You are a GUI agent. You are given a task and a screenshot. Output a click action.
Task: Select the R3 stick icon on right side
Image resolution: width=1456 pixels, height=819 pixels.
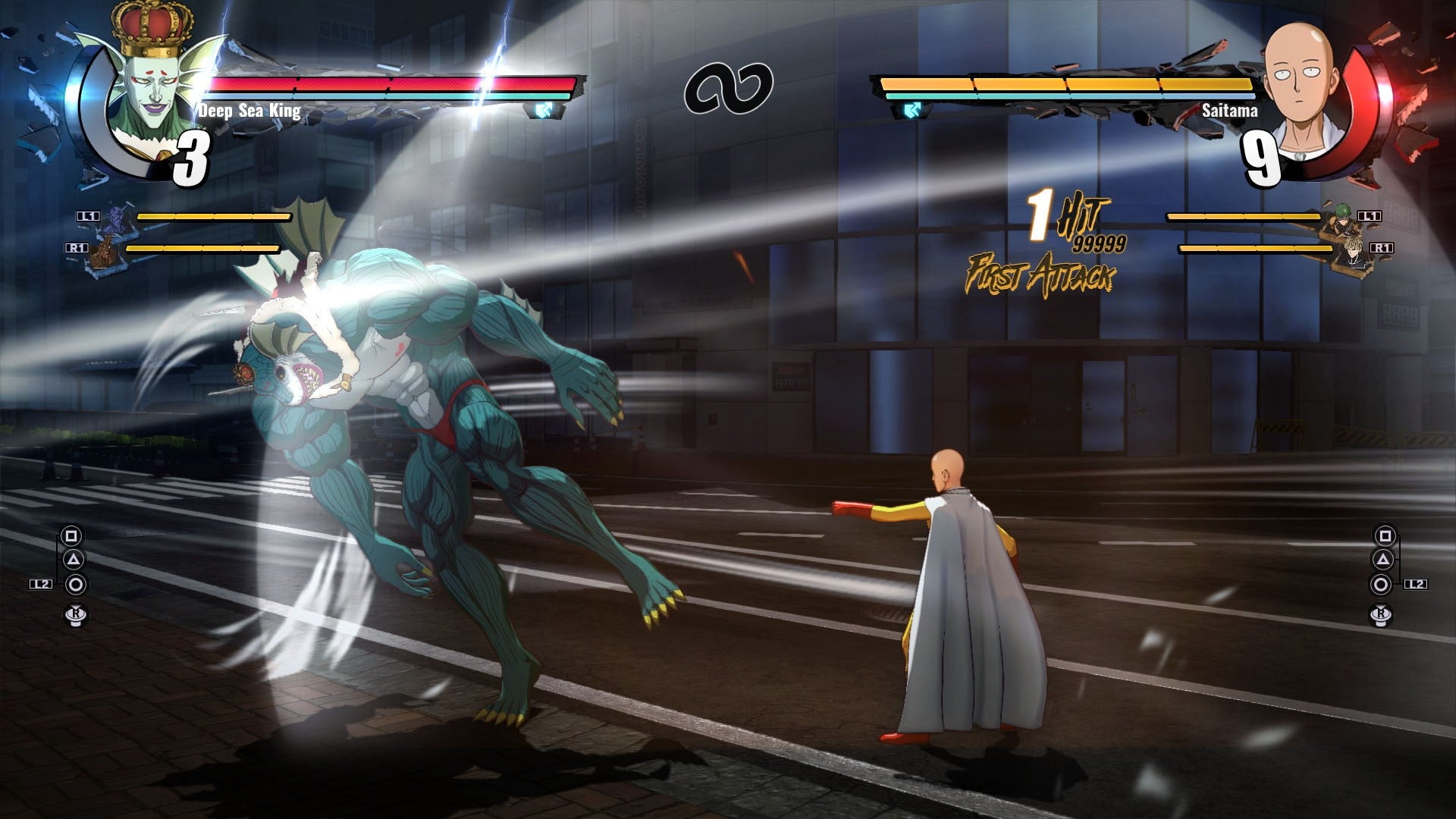[x=1380, y=616]
